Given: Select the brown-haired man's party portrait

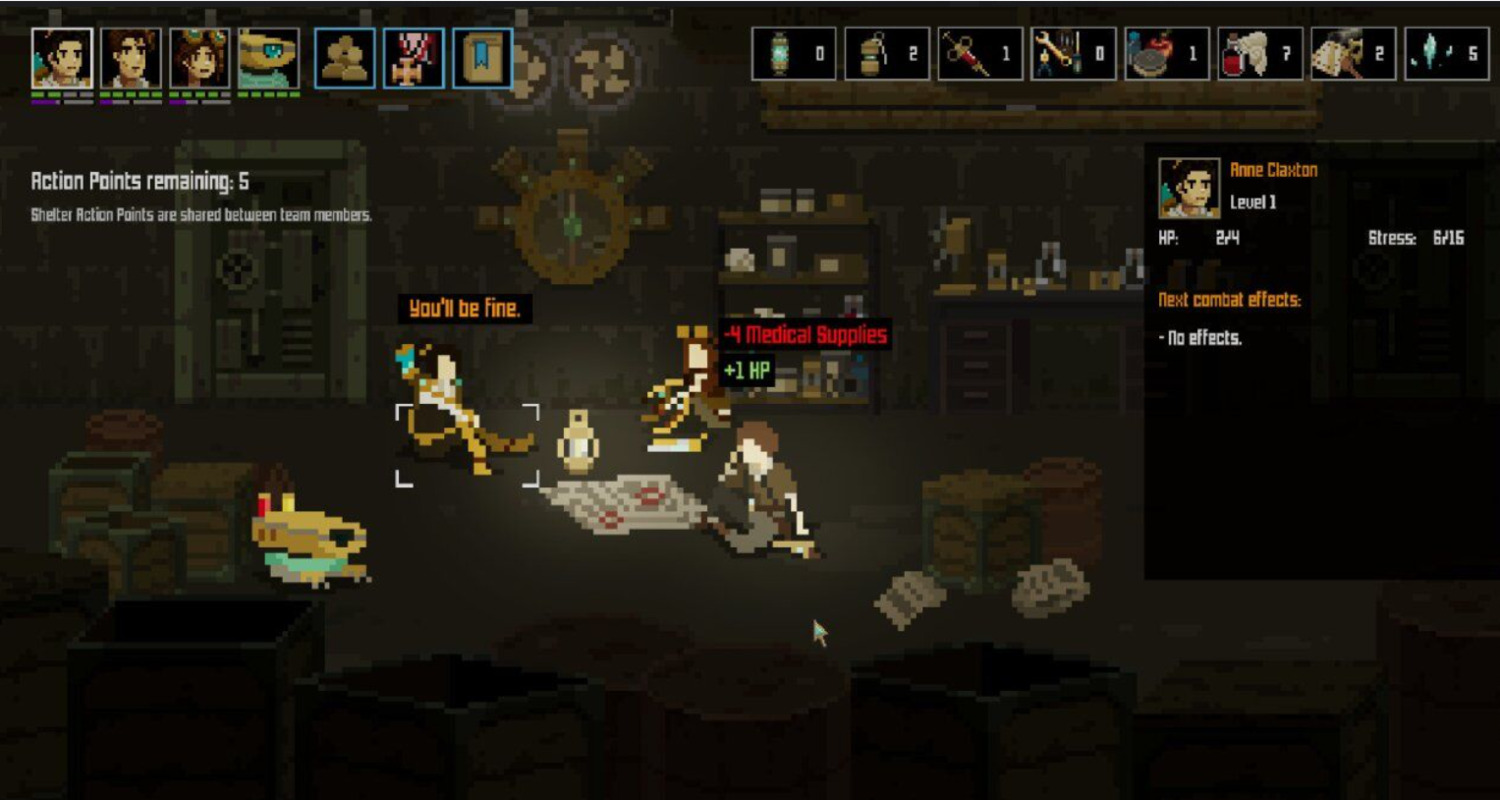Looking at the screenshot, I should click(130, 58).
